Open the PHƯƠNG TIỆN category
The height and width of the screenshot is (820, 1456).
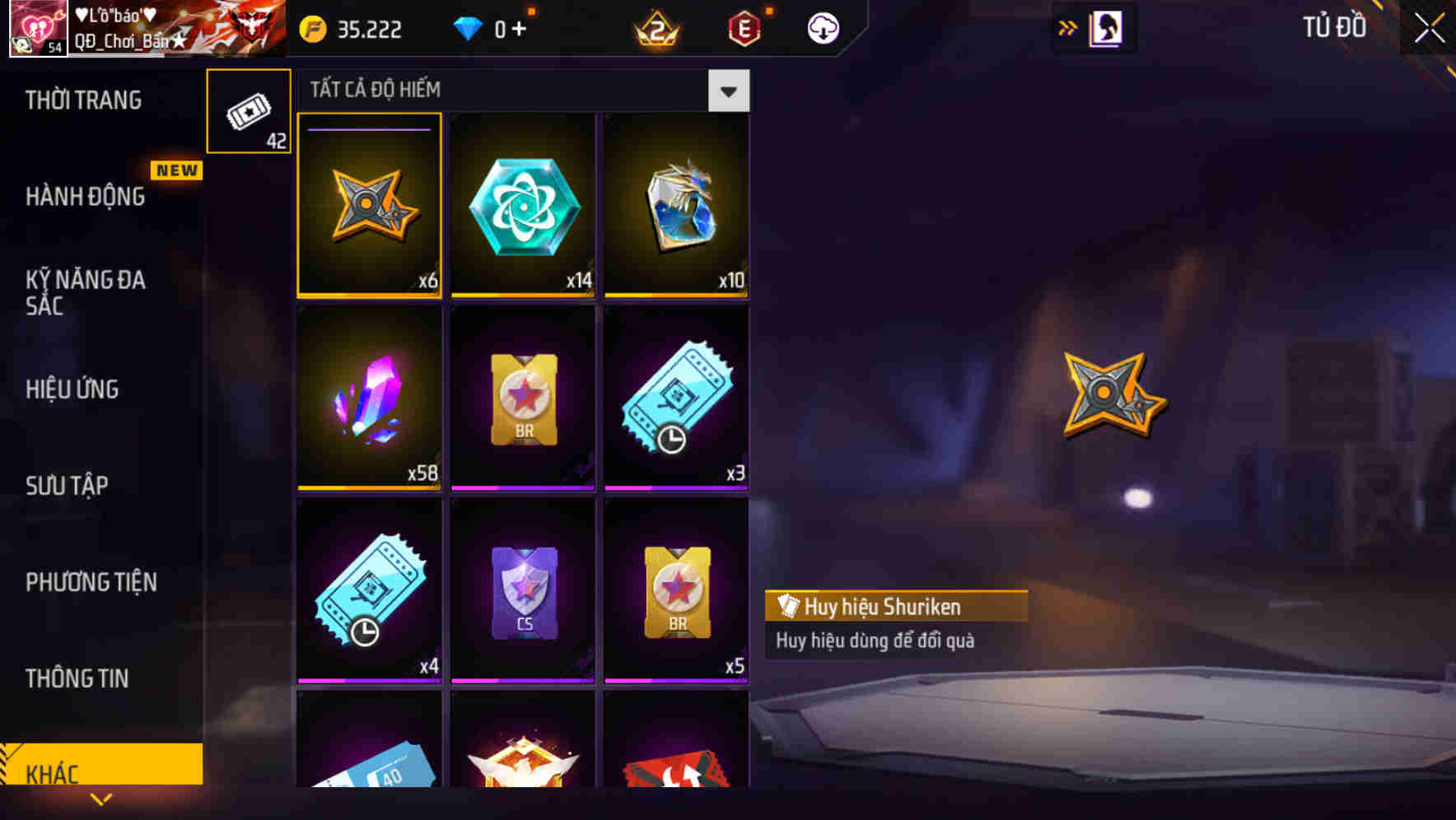click(91, 582)
